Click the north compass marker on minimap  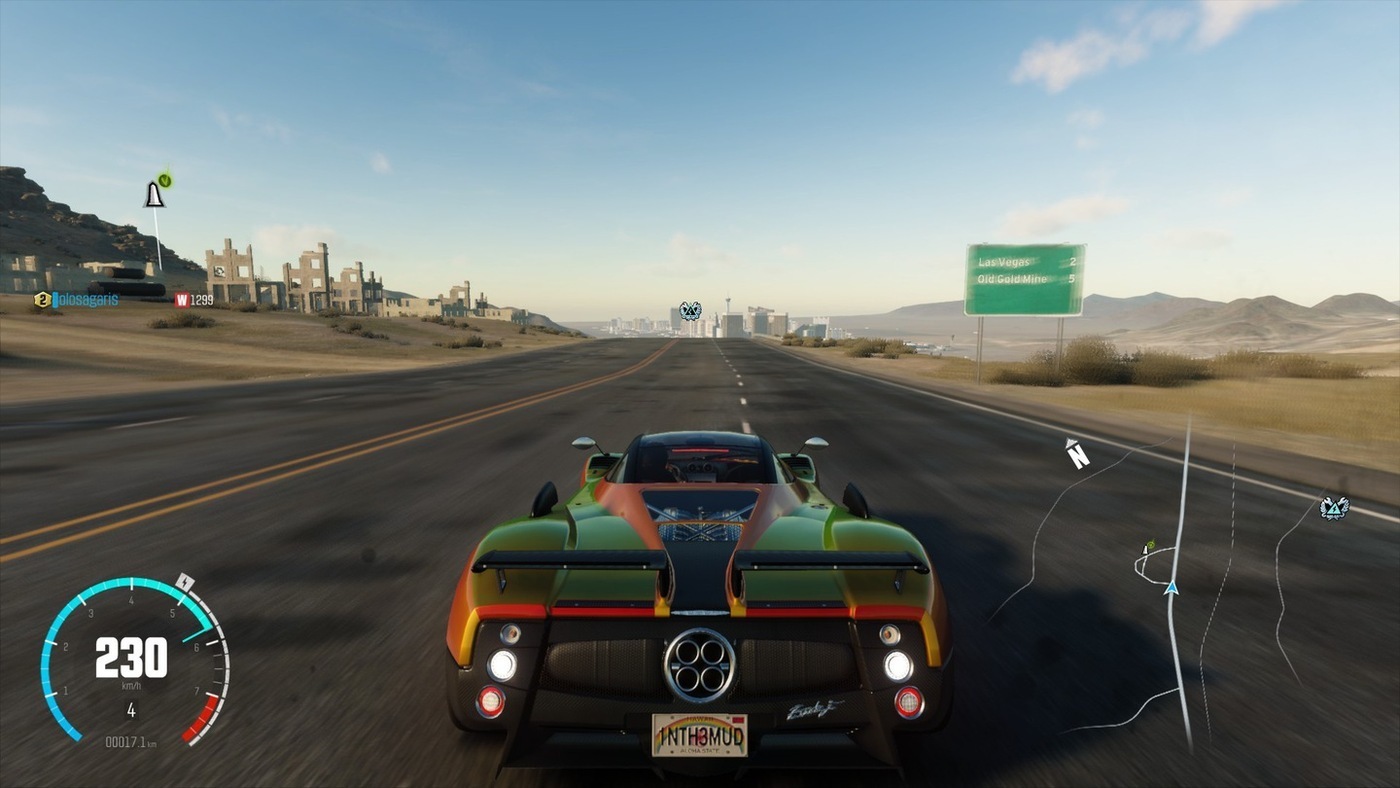(1077, 454)
